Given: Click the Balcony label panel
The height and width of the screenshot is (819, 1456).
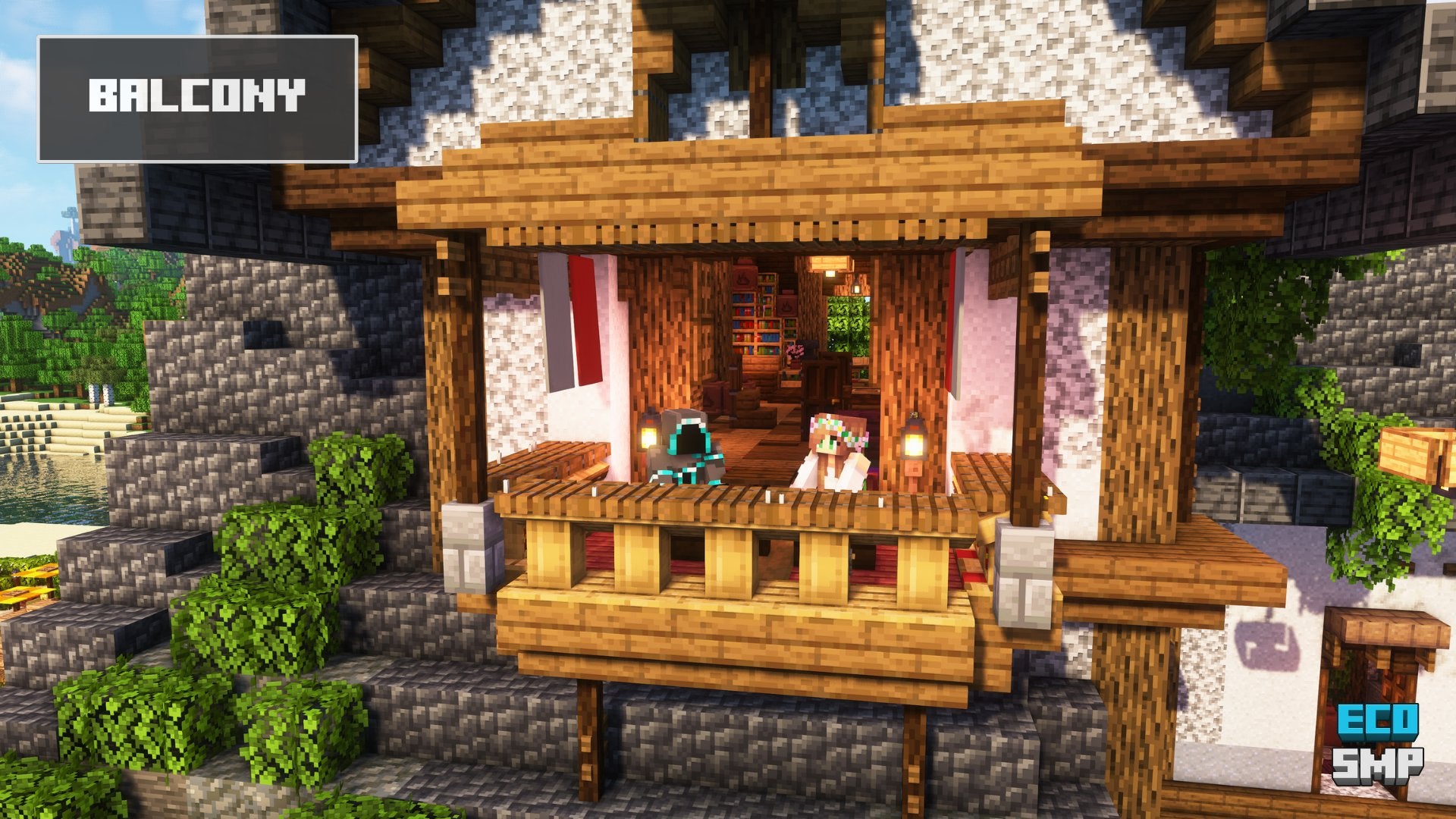Looking at the screenshot, I should (x=197, y=99).
